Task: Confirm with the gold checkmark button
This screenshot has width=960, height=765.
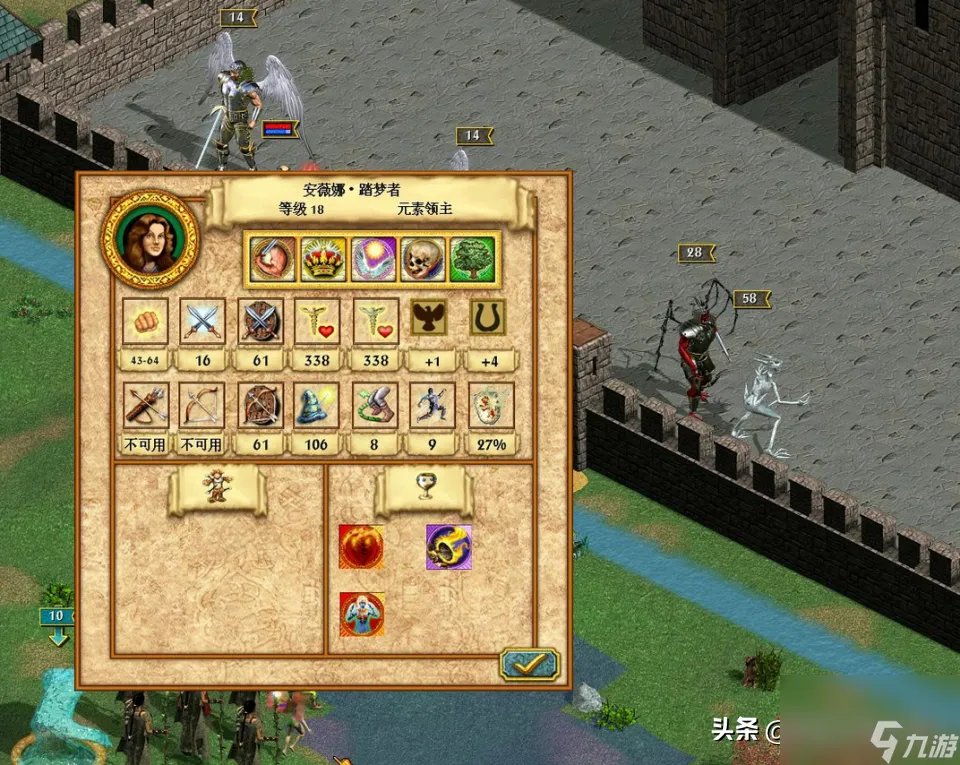Action: pyautogui.click(x=529, y=664)
